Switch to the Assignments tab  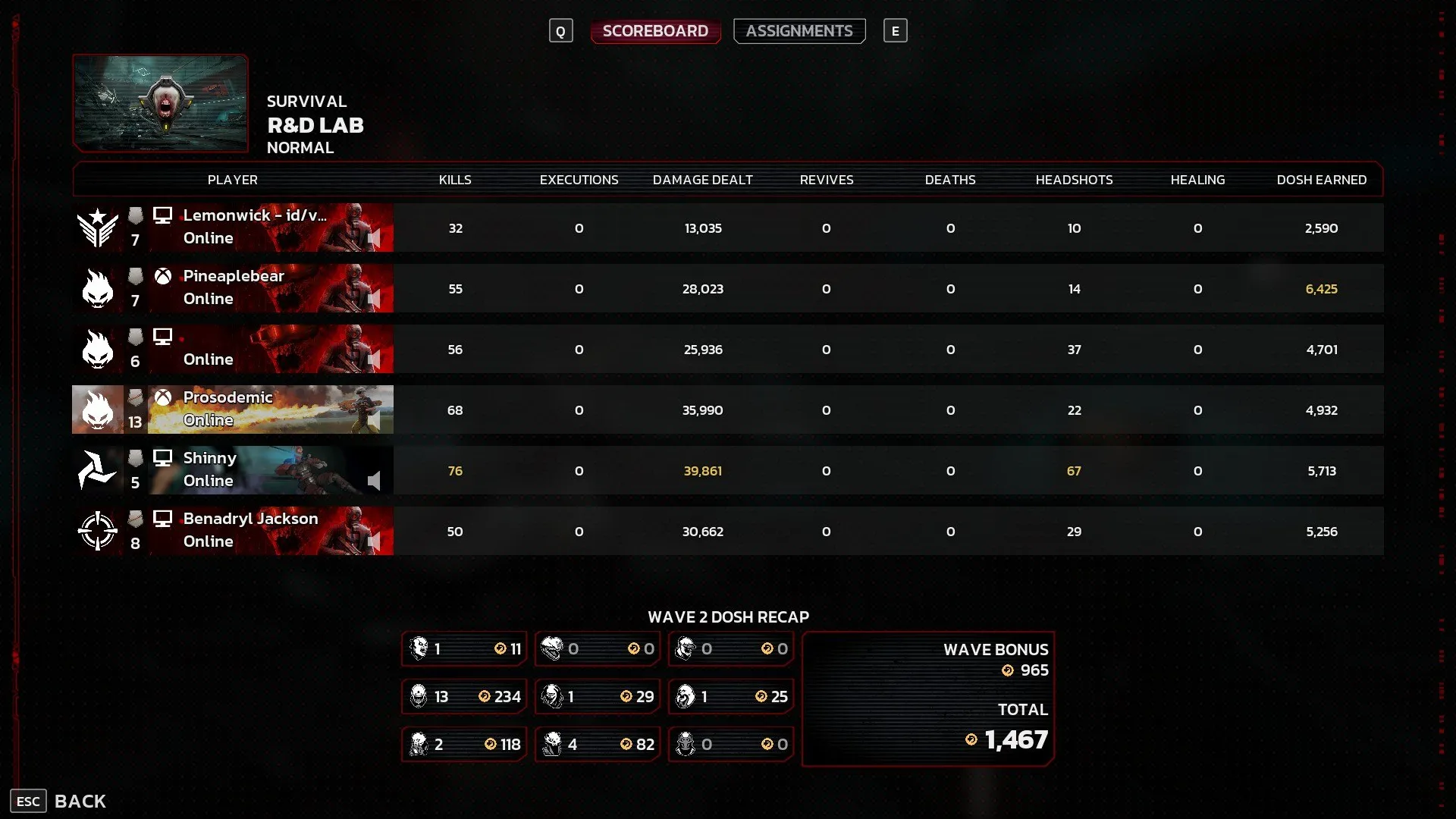click(x=799, y=31)
